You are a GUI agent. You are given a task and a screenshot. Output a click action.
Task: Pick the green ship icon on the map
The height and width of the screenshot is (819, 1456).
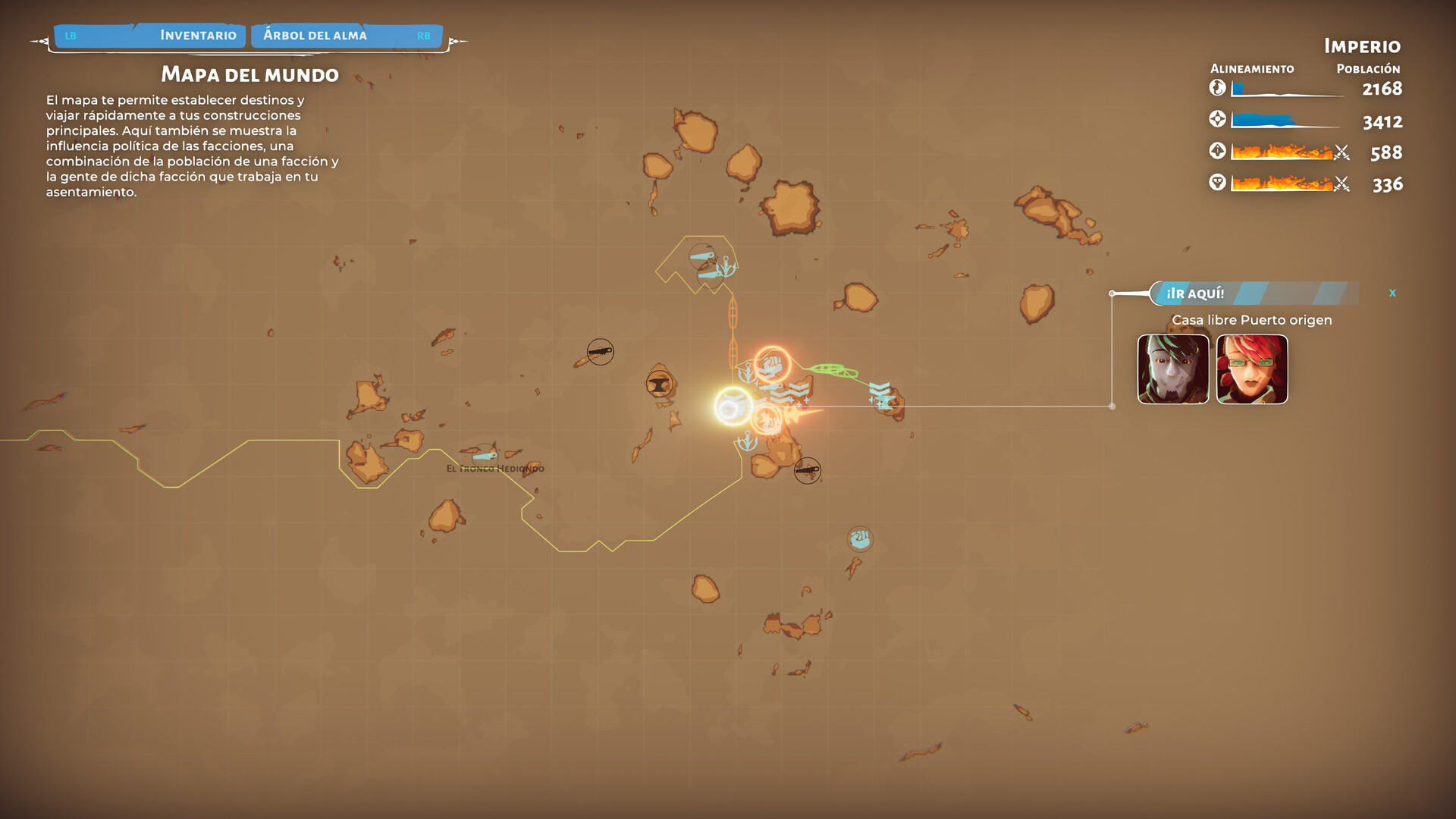pyautogui.click(x=831, y=370)
